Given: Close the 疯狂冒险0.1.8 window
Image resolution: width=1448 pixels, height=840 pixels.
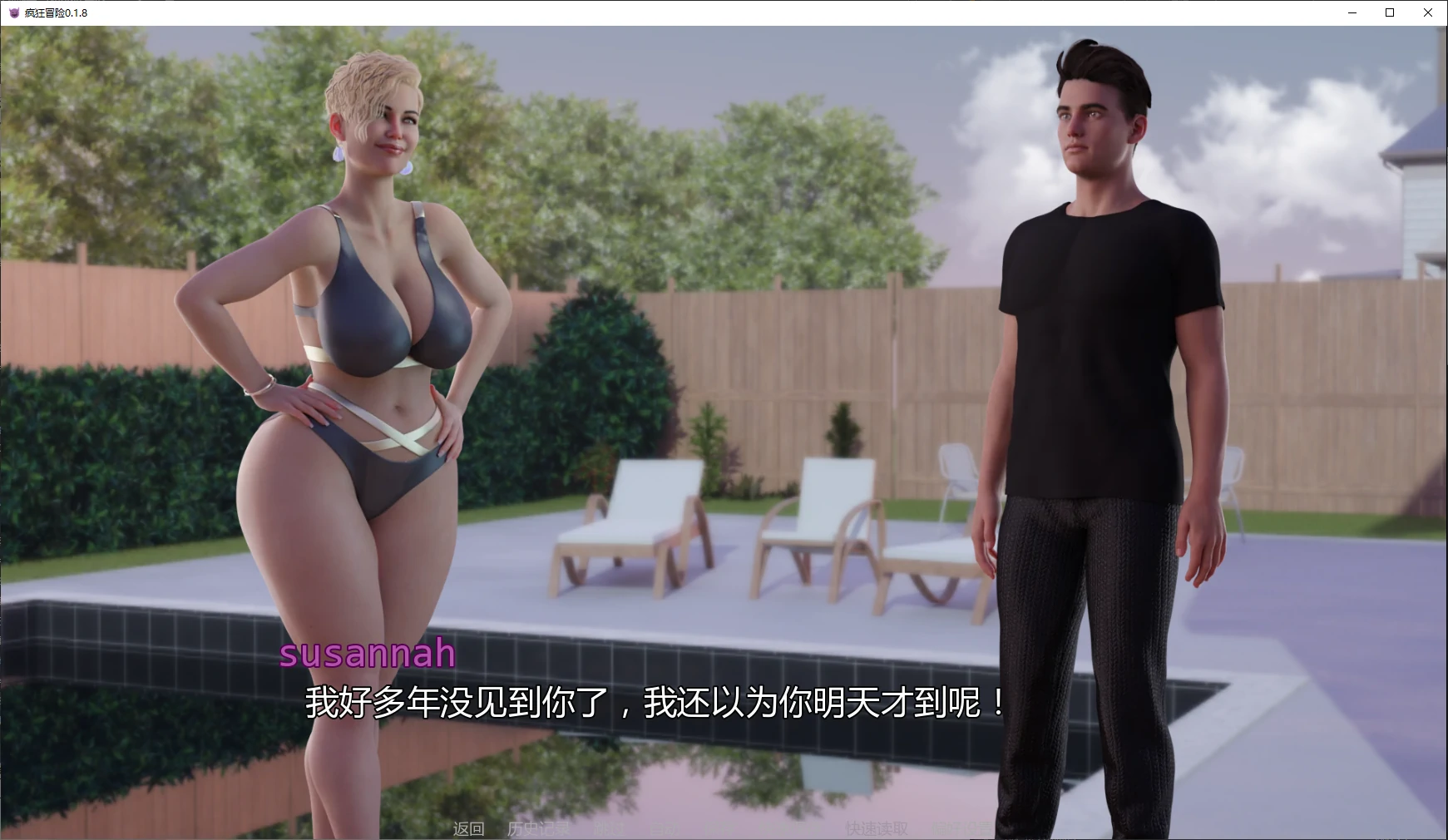Looking at the screenshot, I should pos(1427,12).
